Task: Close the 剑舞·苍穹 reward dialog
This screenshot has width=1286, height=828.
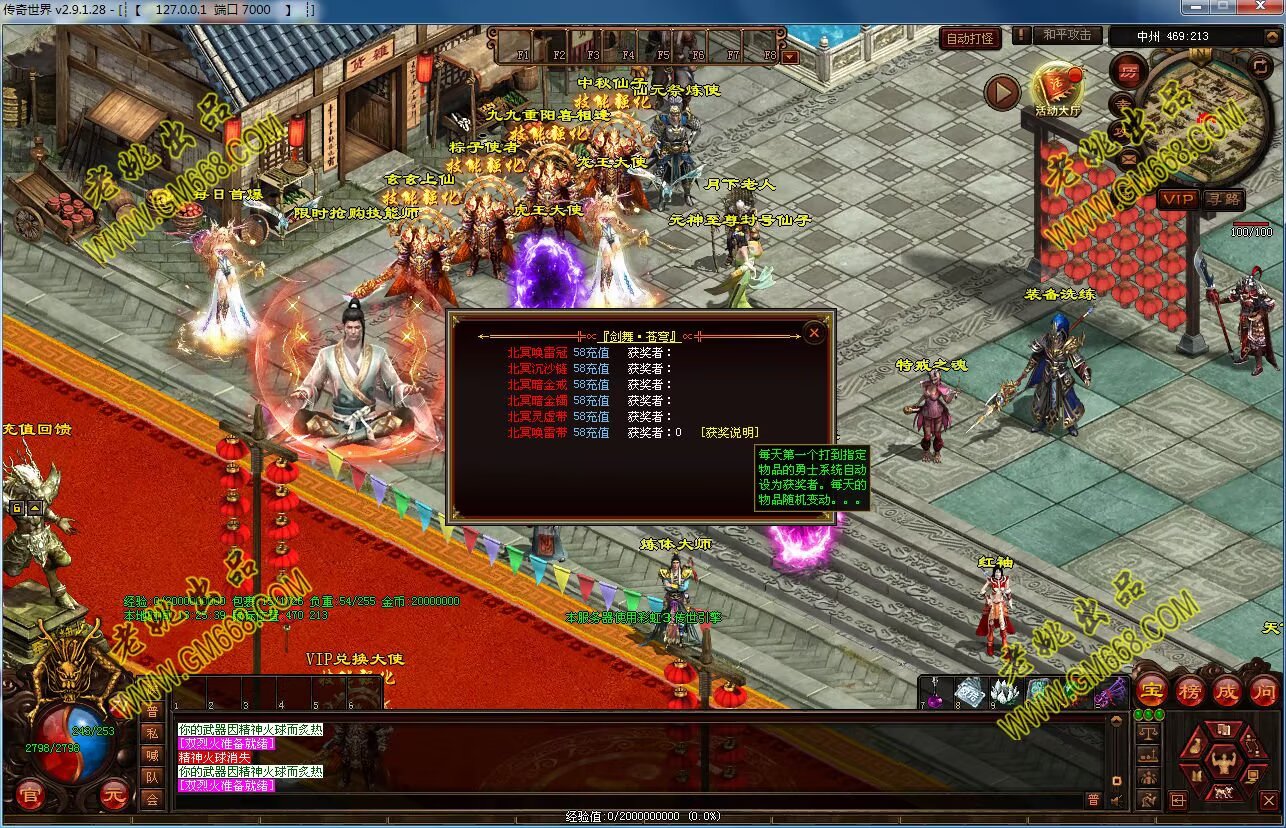Action: [x=814, y=333]
